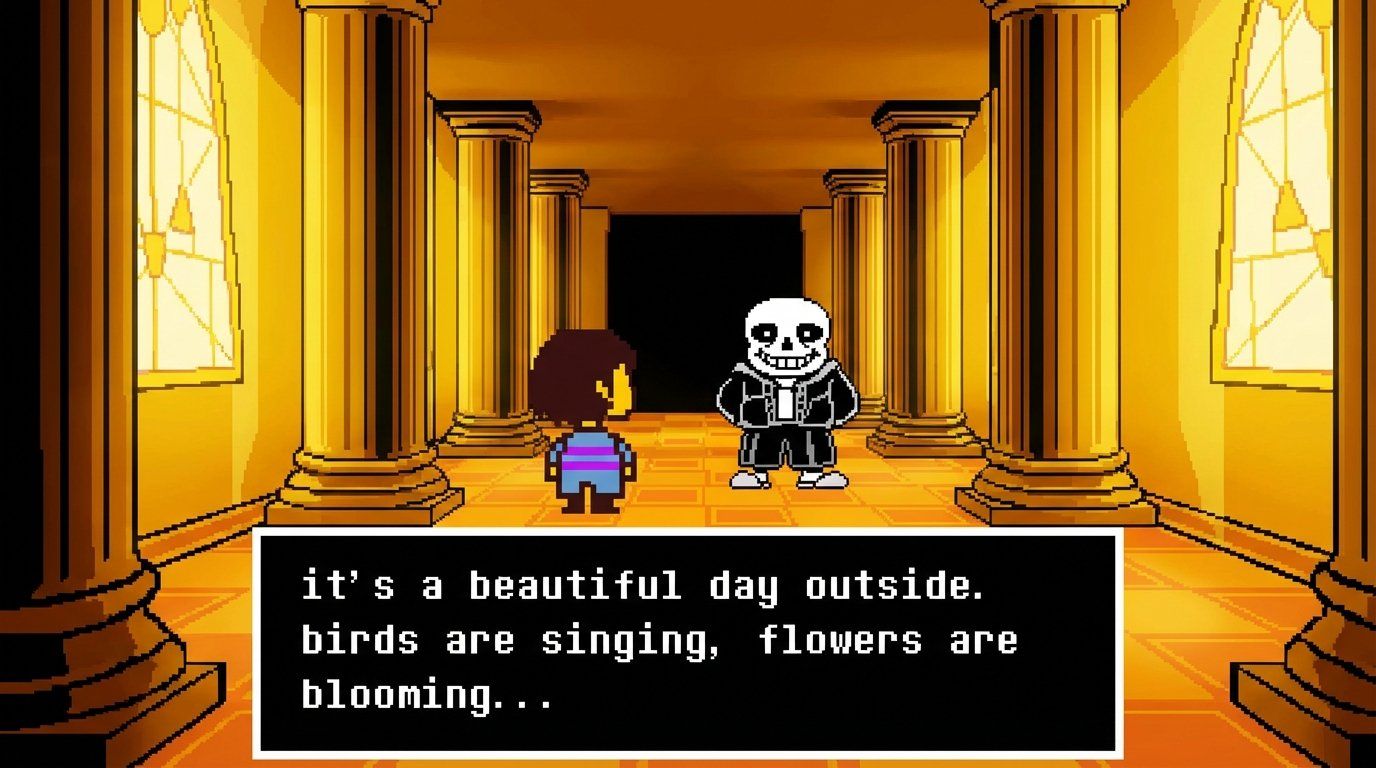The width and height of the screenshot is (1376, 768).
Task: Click Frisk's blue and purple striped shirt
Action: (x=590, y=455)
